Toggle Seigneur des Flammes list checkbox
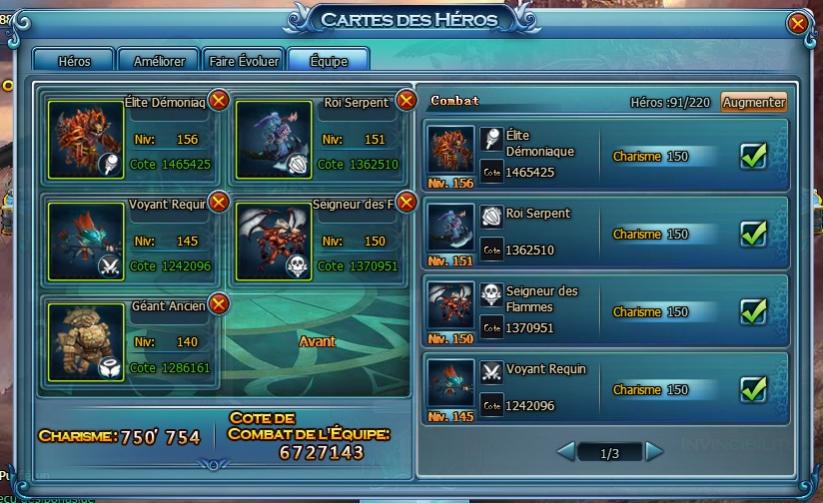Image resolution: width=823 pixels, height=503 pixels. click(x=753, y=311)
